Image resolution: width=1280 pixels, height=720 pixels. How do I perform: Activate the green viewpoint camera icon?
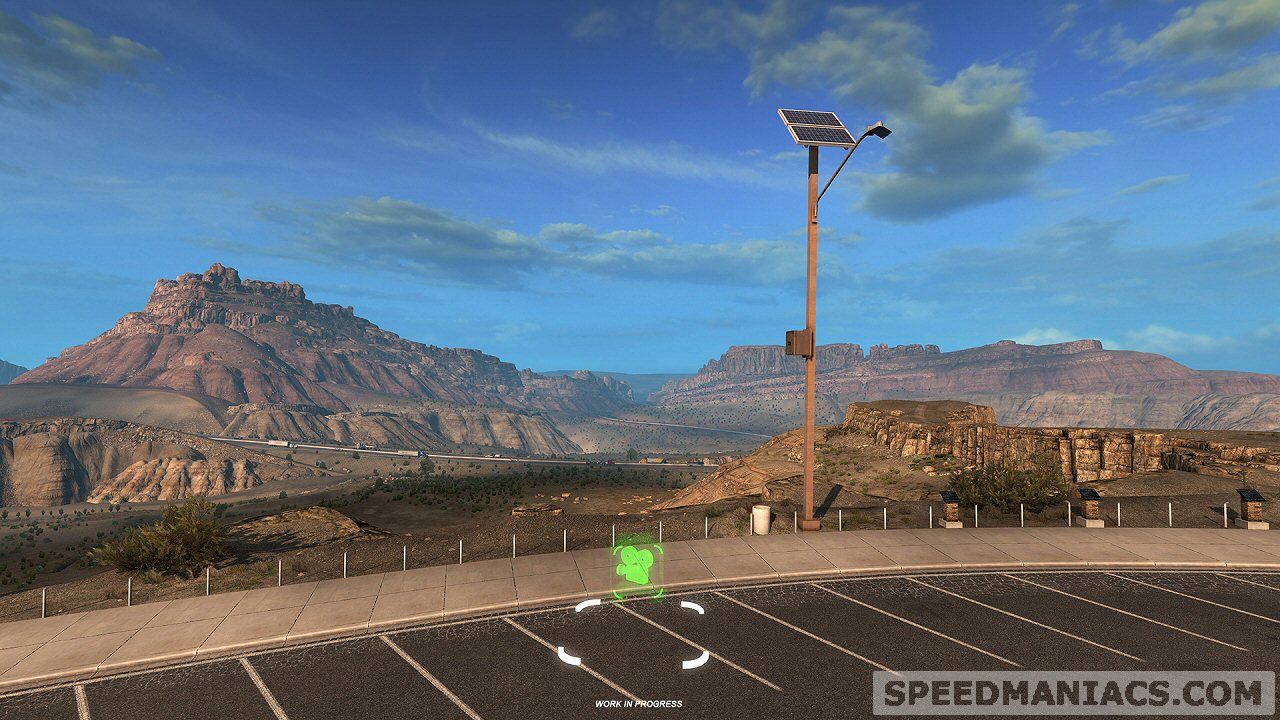(636, 565)
